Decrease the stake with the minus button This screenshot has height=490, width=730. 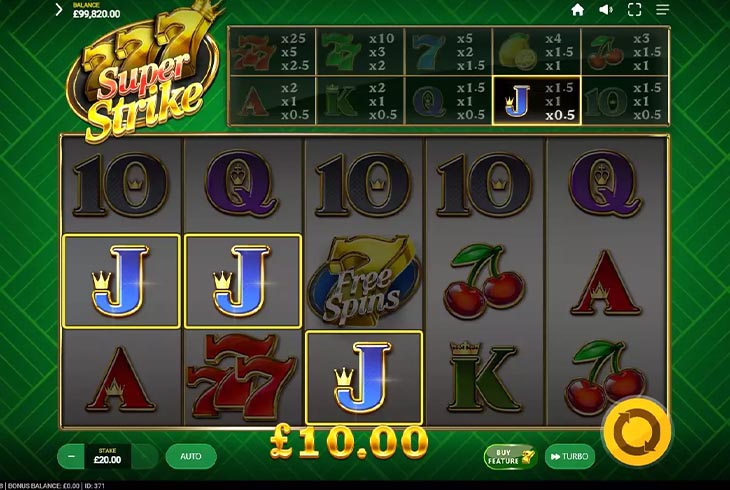71,456
